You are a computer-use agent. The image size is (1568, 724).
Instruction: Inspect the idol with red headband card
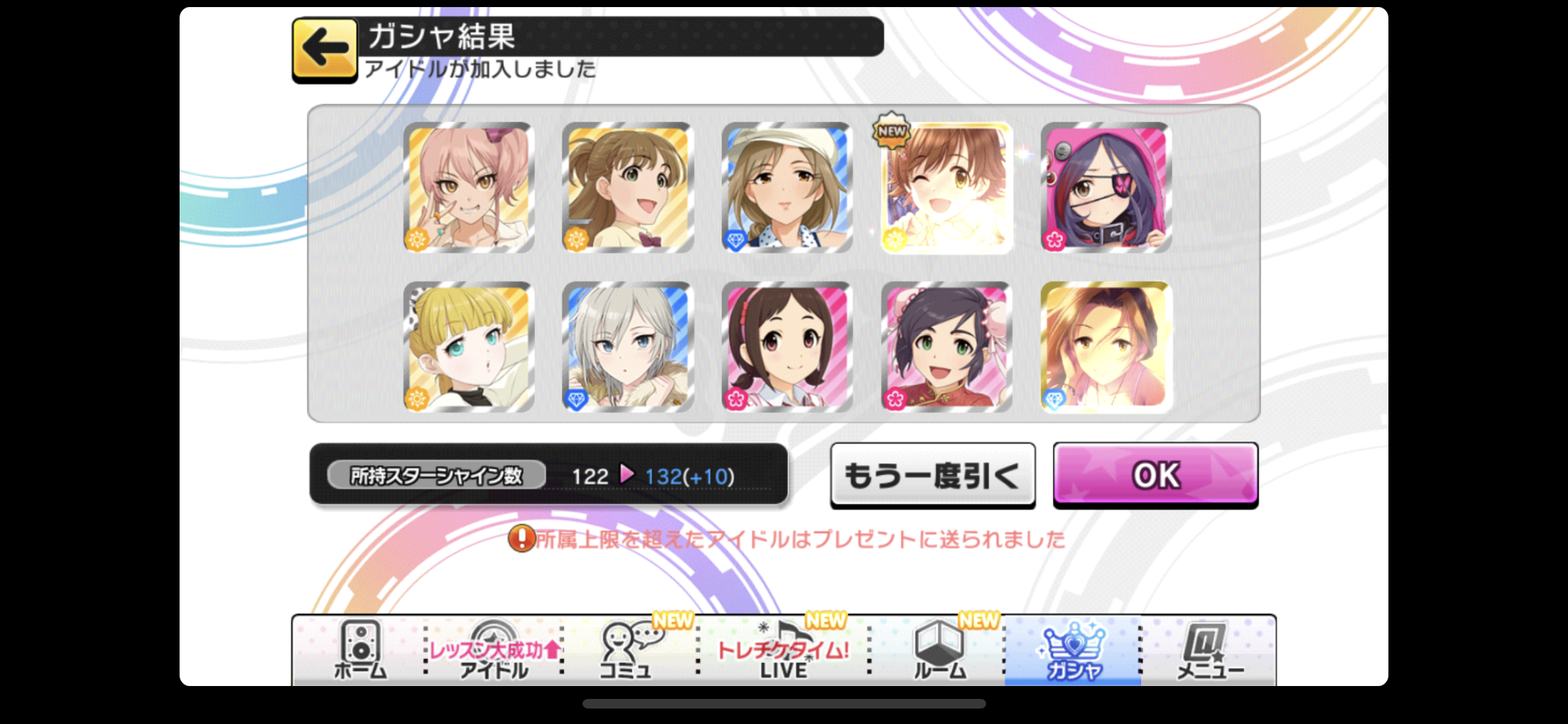pyautogui.click(x=787, y=346)
